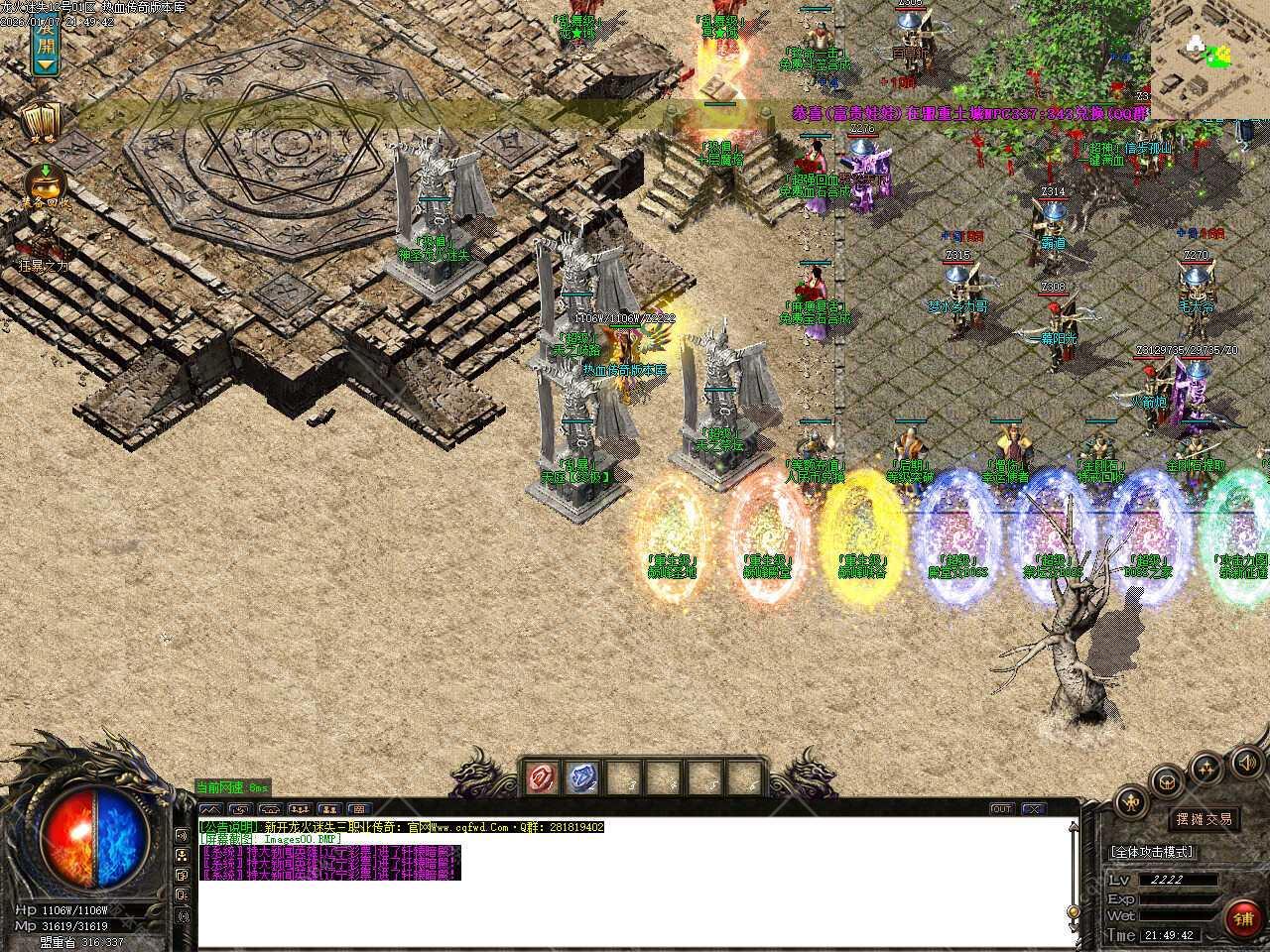Use the blue scroll in hotbar slot 2
1270x952 pixels.
[582, 778]
